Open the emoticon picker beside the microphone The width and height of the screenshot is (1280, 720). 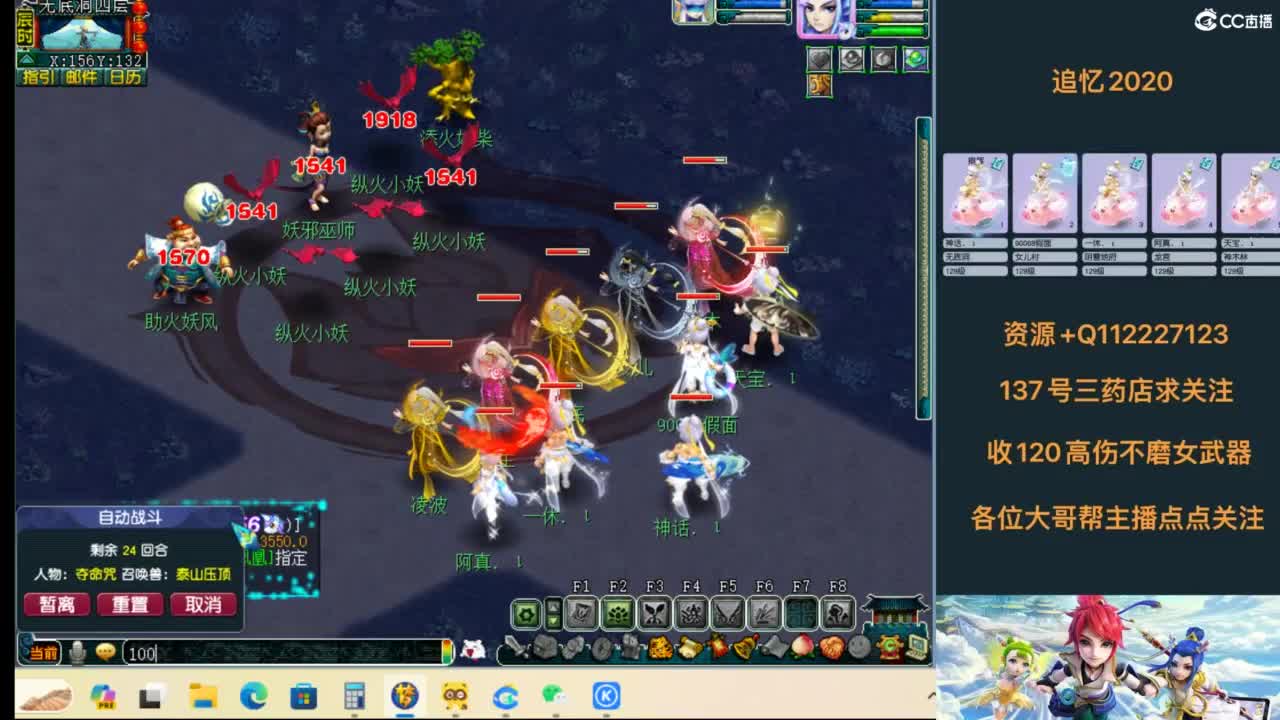click(105, 653)
